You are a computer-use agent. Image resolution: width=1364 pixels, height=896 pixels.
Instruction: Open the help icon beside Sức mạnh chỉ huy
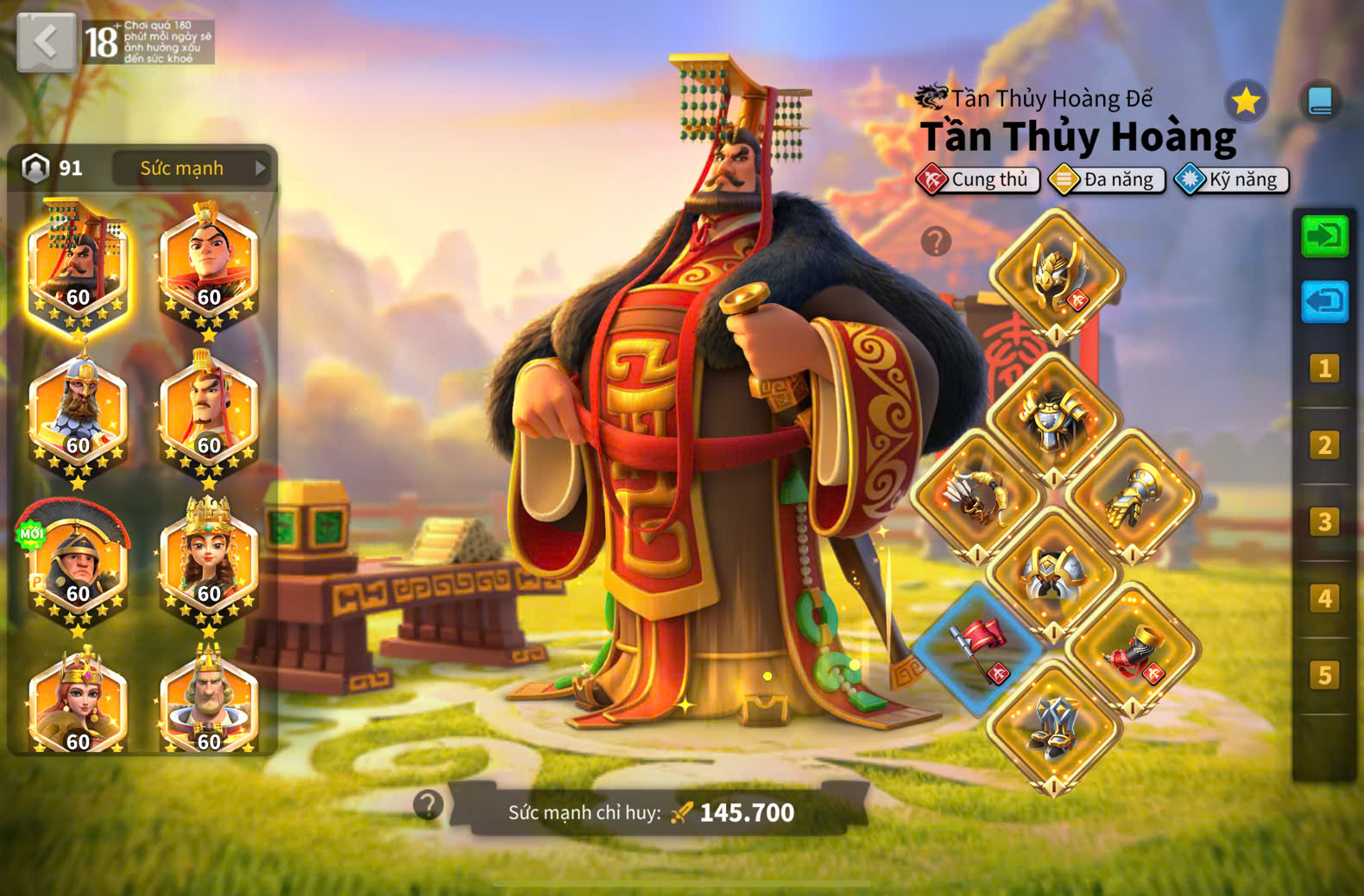click(x=427, y=805)
